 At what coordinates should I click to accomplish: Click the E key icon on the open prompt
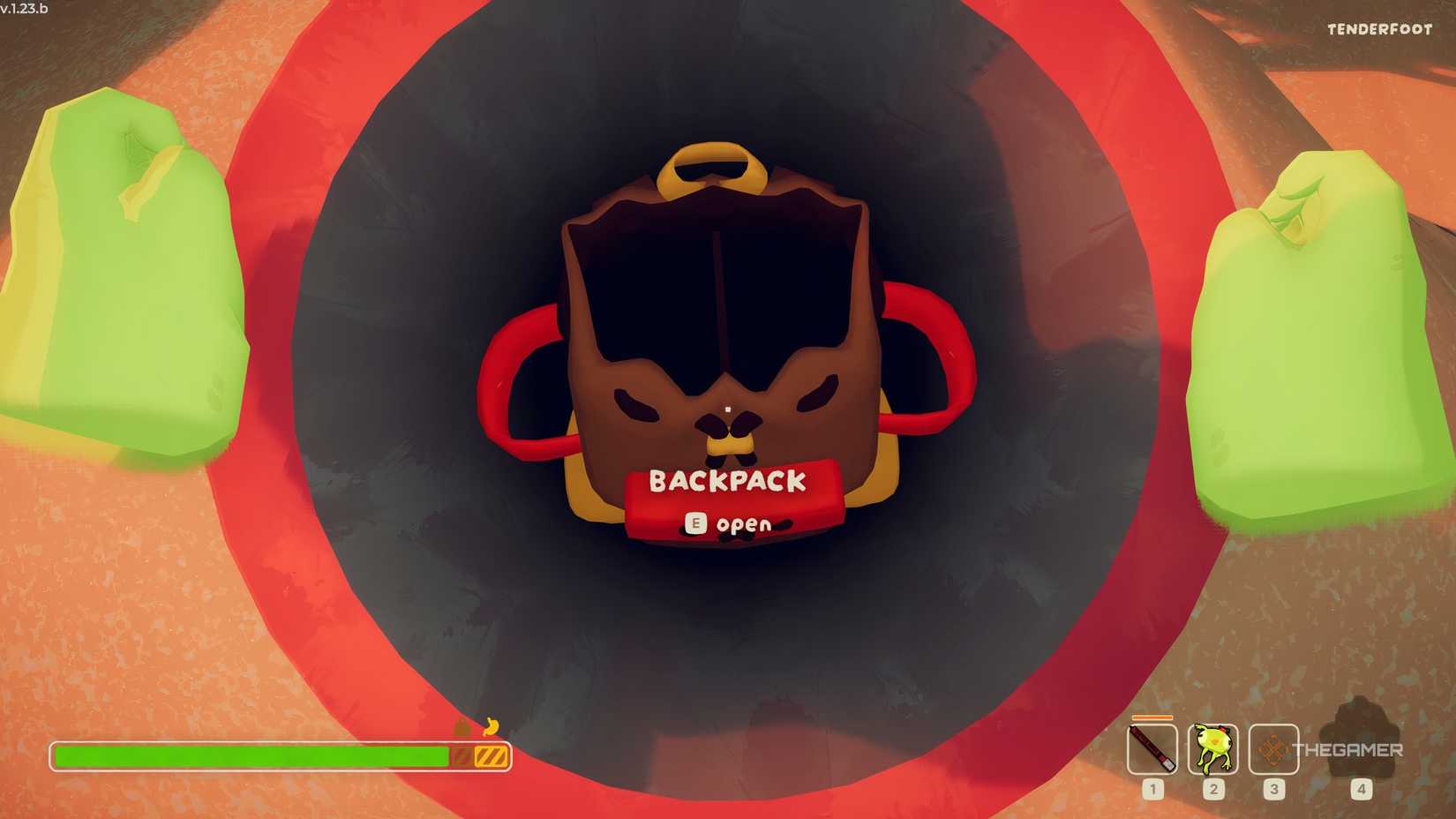coord(696,522)
